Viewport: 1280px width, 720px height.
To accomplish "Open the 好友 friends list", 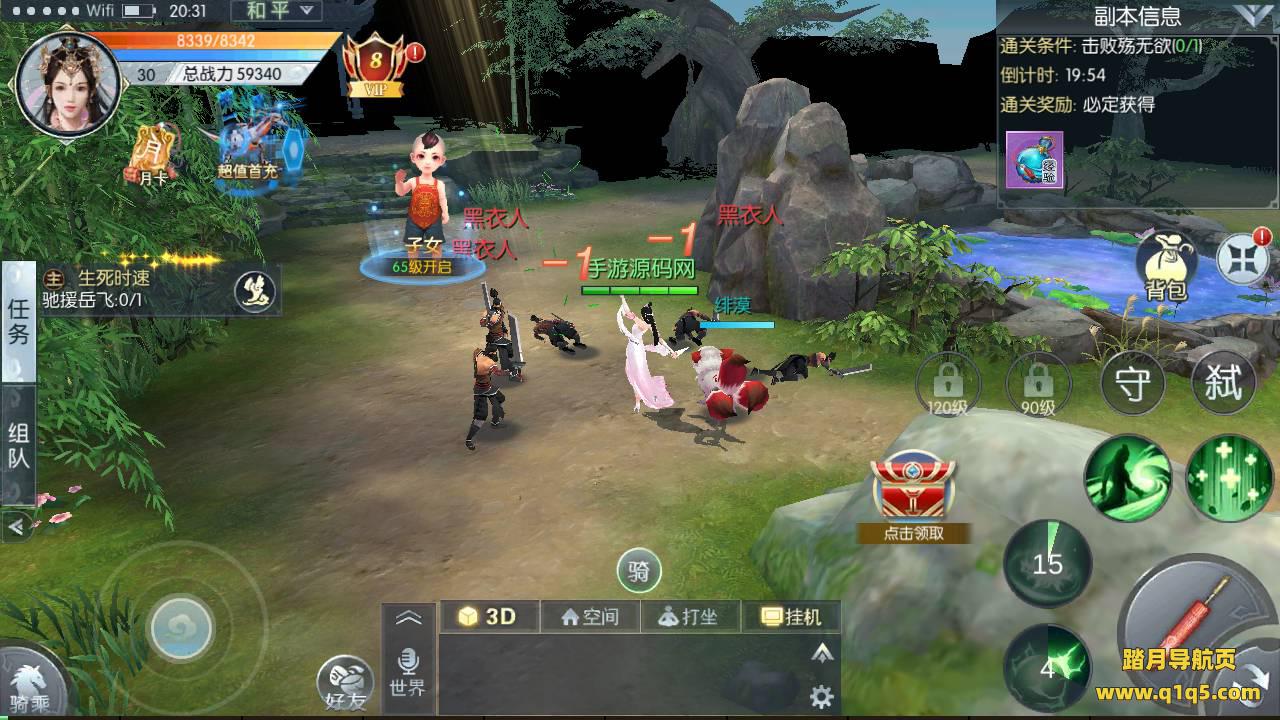I will coord(346,685).
